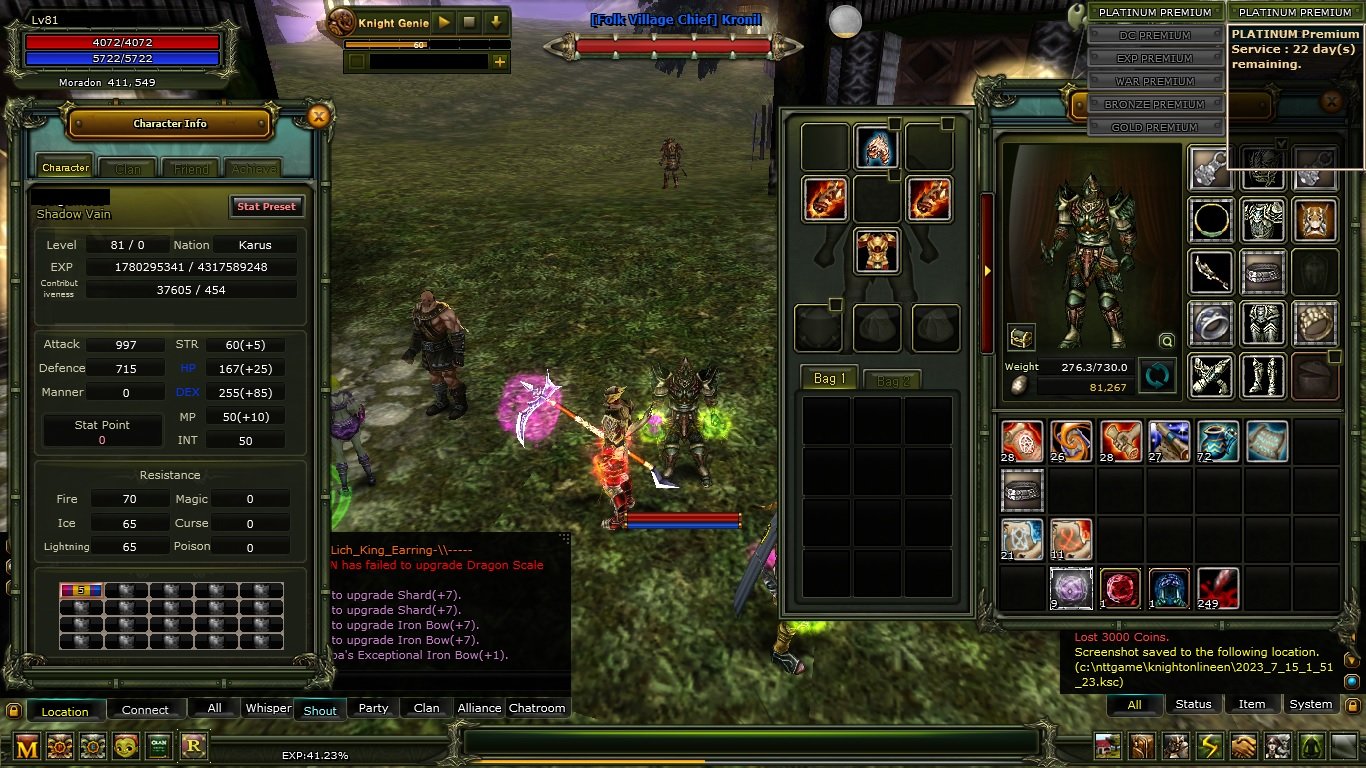This screenshot has width=1366, height=768.
Task: Open the Chatroom tab
Action: tap(537, 708)
